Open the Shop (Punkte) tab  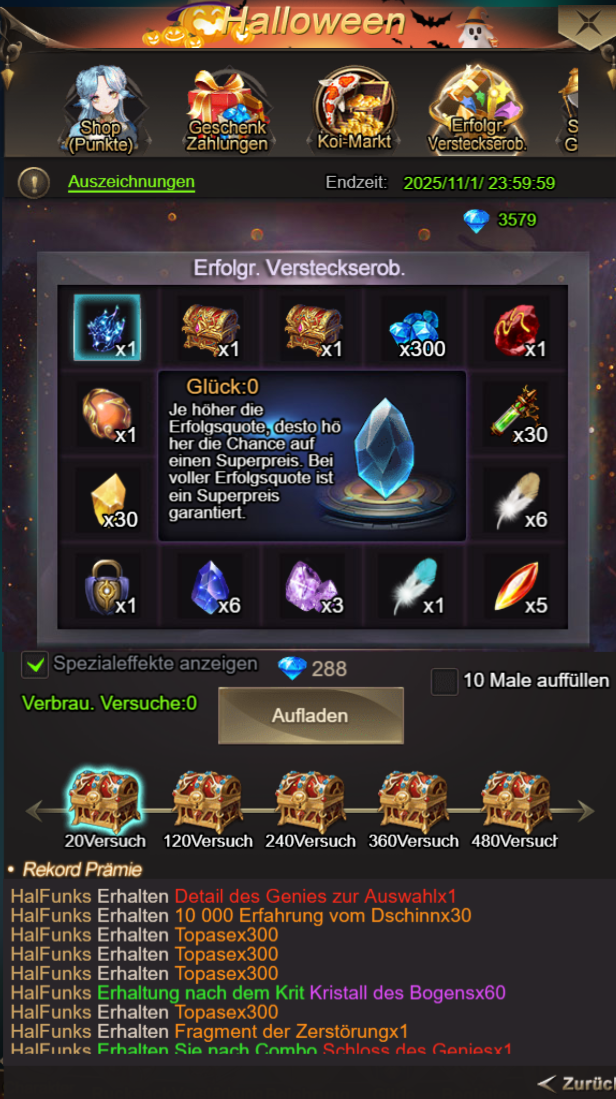coord(100,110)
